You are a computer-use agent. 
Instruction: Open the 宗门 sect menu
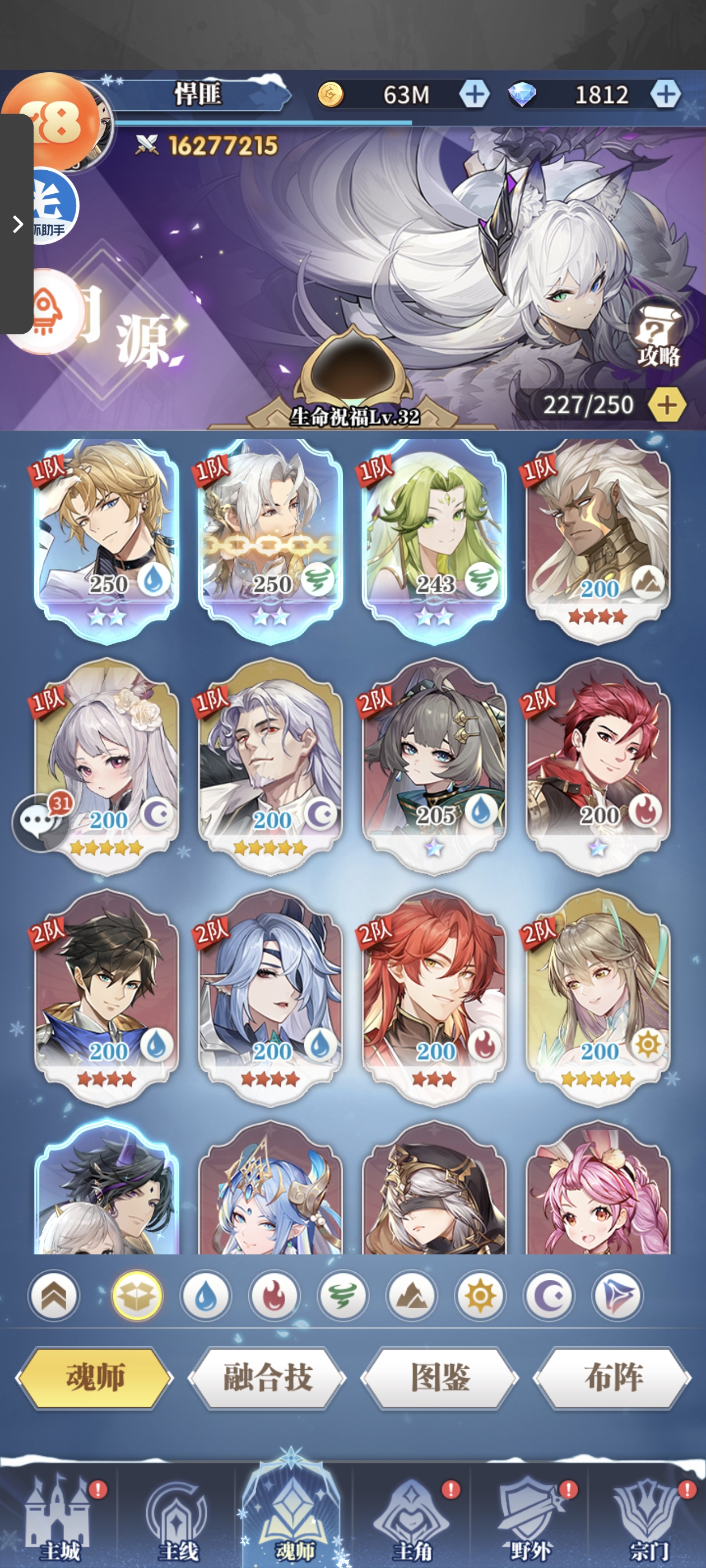648,1520
